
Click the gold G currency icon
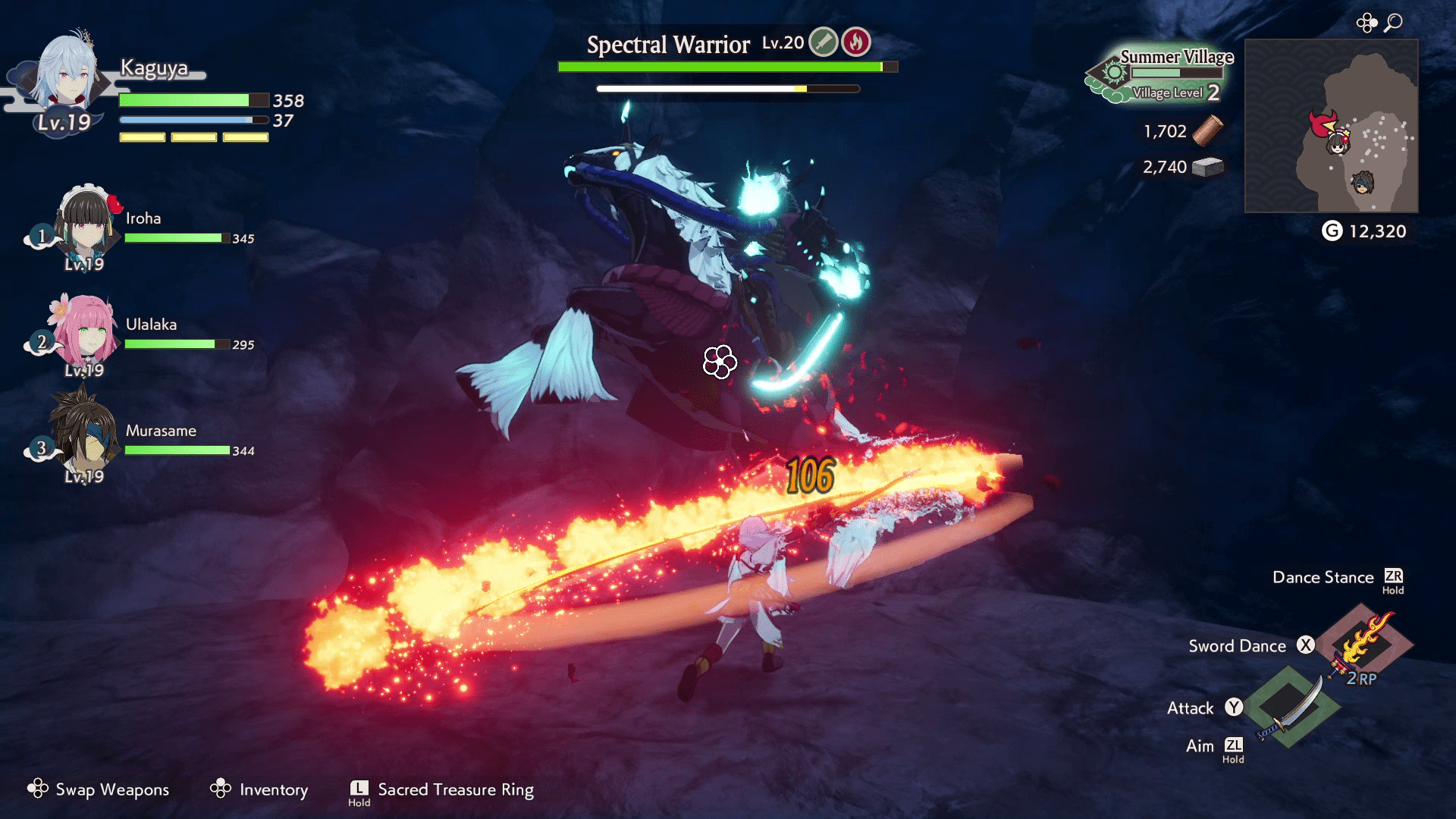pos(1332,231)
